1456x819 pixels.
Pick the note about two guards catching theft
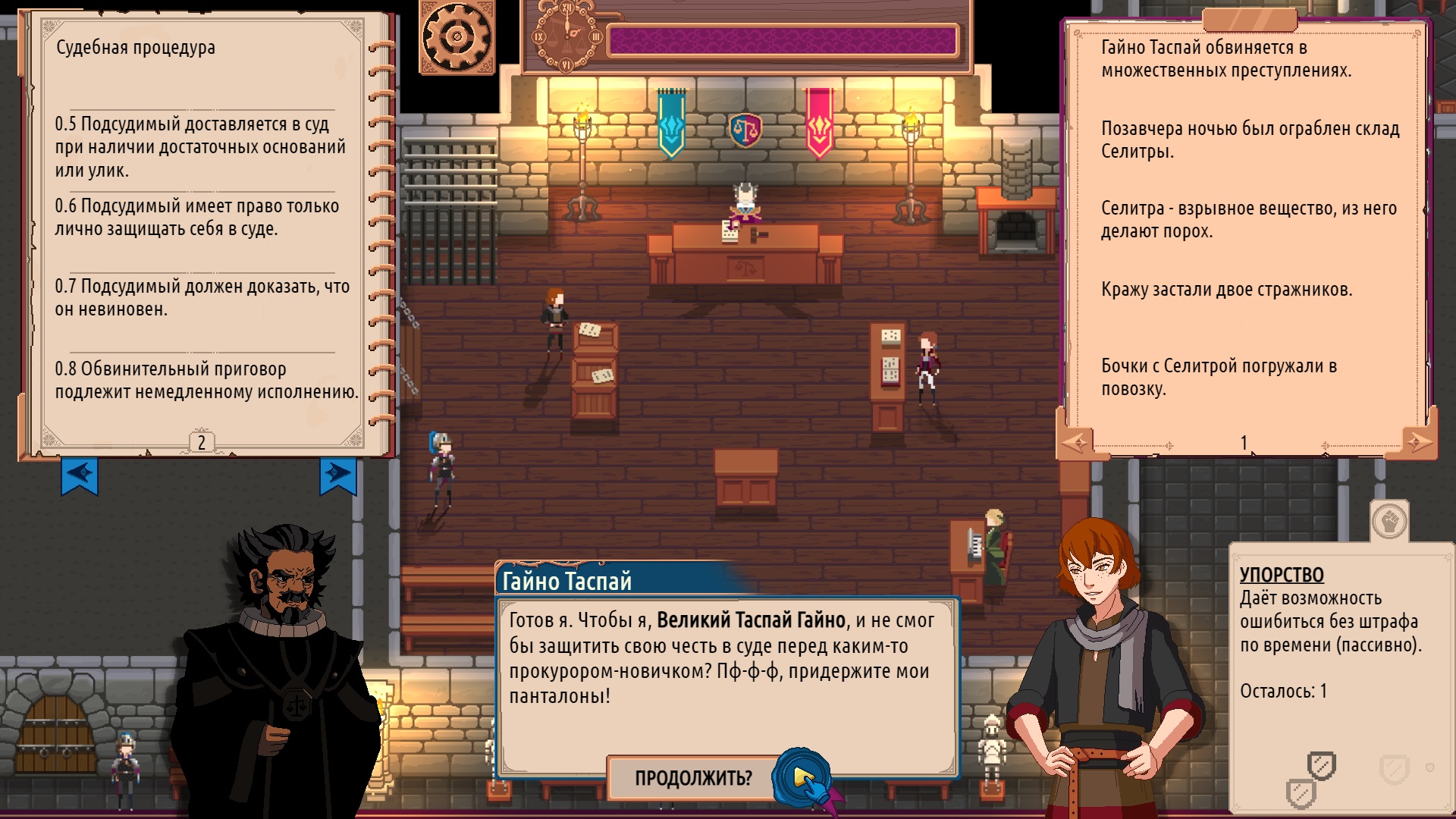pyautogui.click(x=1226, y=290)
